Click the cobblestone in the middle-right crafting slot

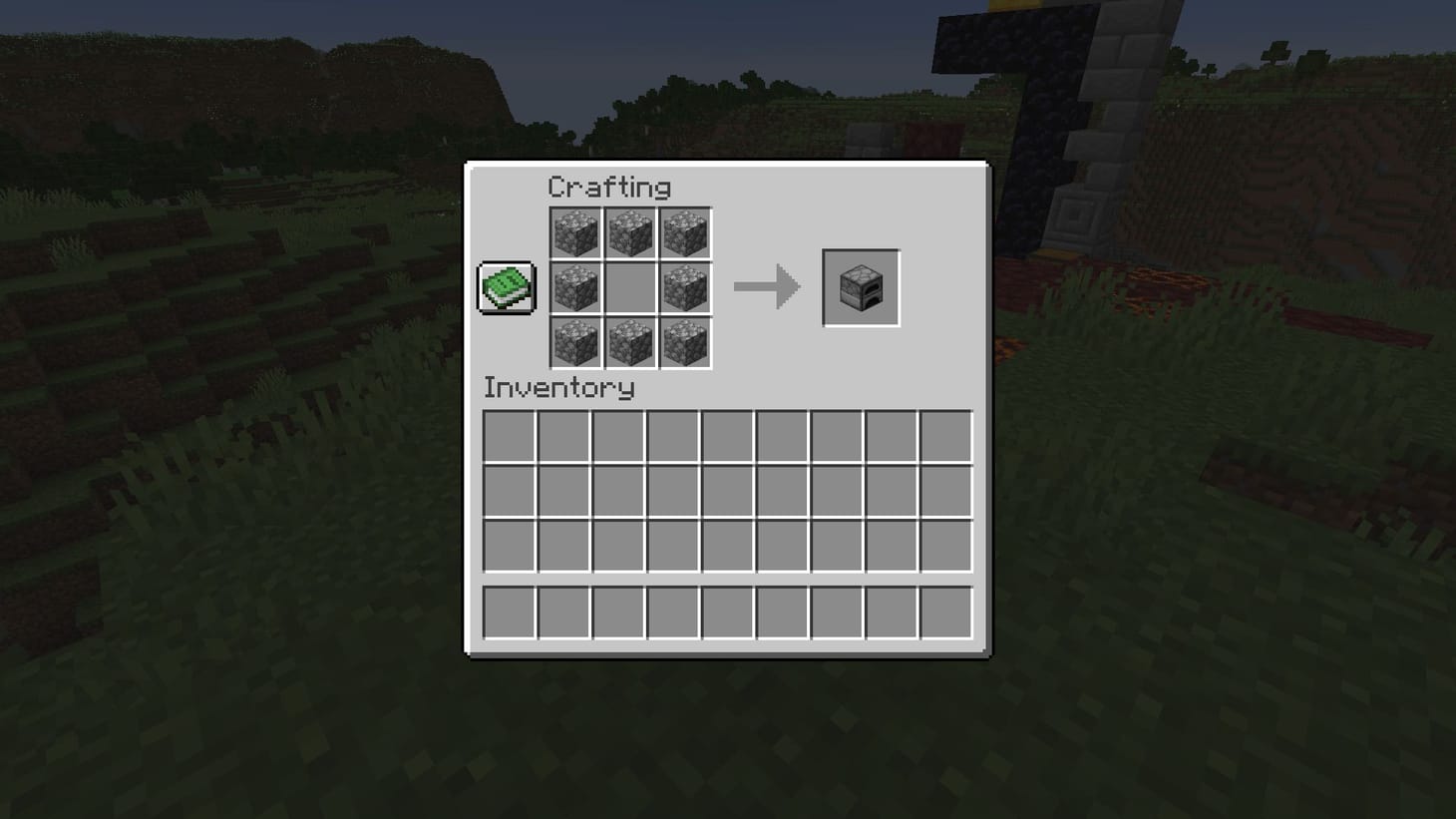(x=684, y=288)
